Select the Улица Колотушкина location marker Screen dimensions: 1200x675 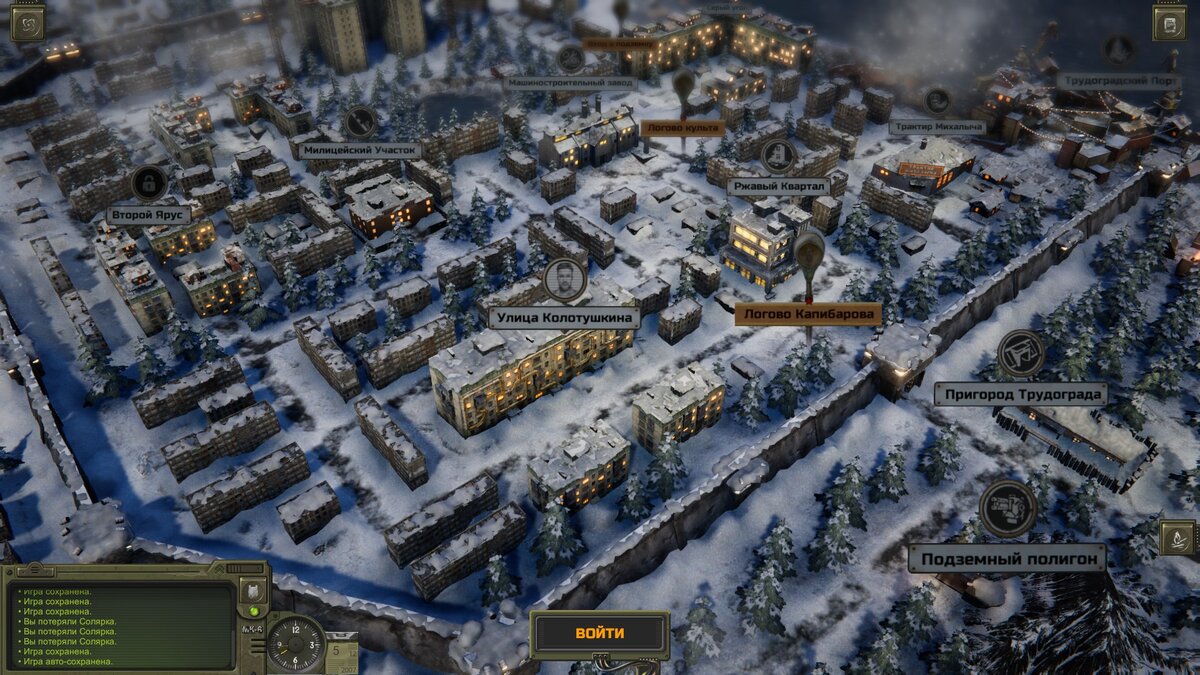pos(564,318)
